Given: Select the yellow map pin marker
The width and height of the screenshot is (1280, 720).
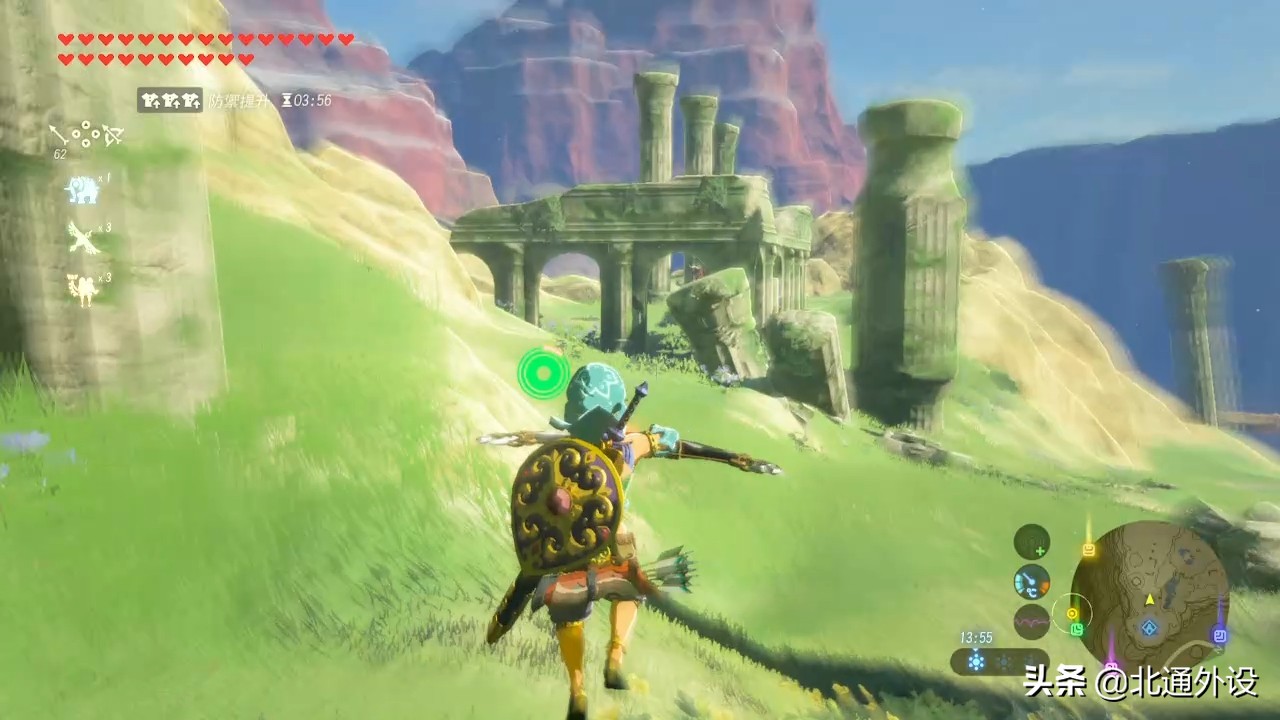Looking at the screenshot, I should coord(1088,549).
